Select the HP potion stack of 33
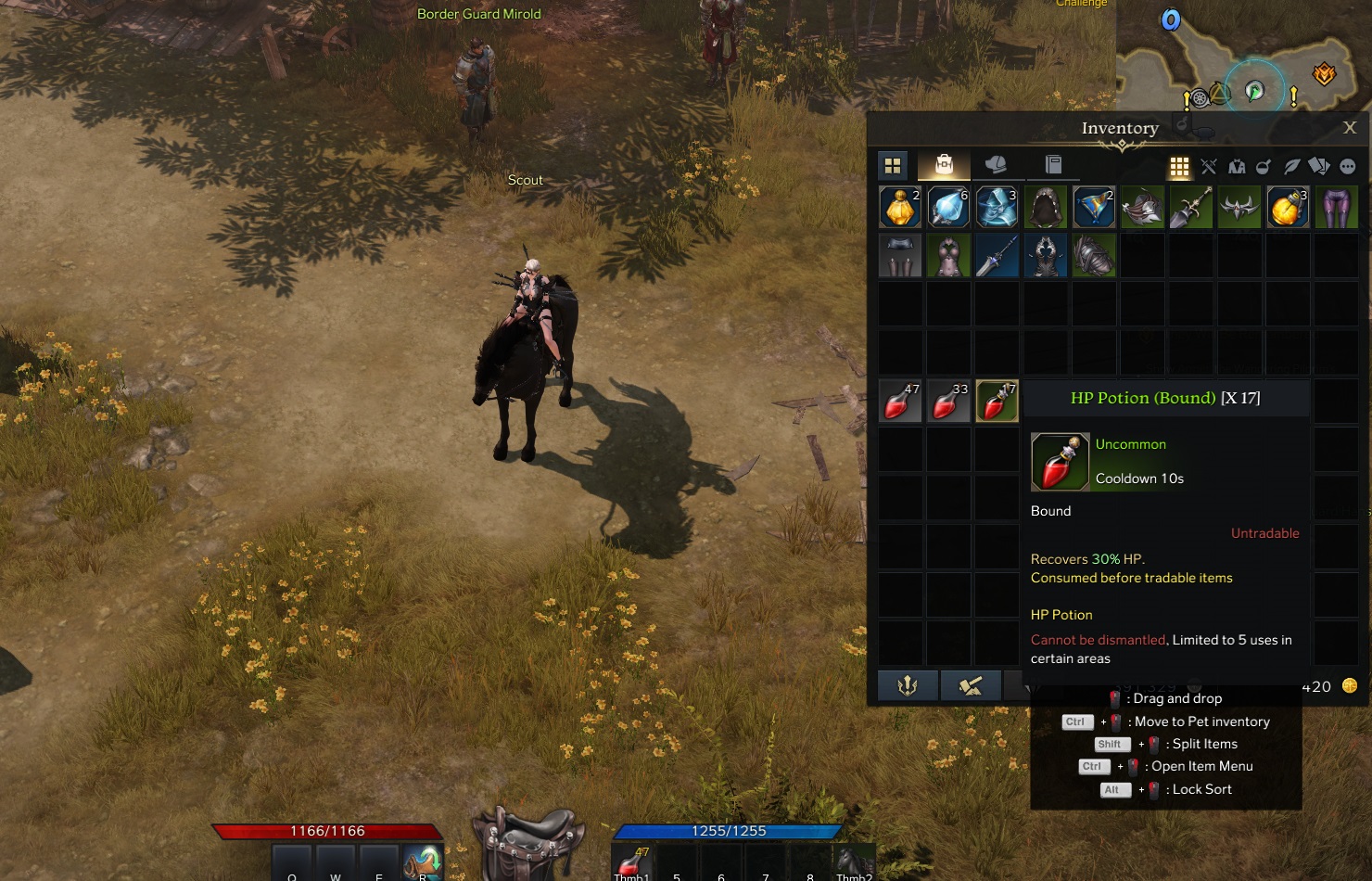The height and width of the screenshot is (881, 1372). coord(948,401)
